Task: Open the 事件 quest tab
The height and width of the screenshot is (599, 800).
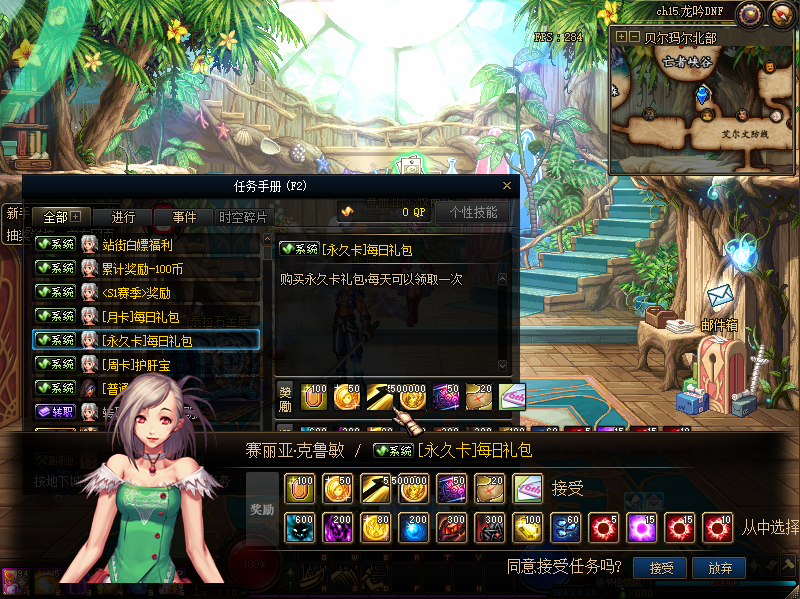Action: pos(184,217)
